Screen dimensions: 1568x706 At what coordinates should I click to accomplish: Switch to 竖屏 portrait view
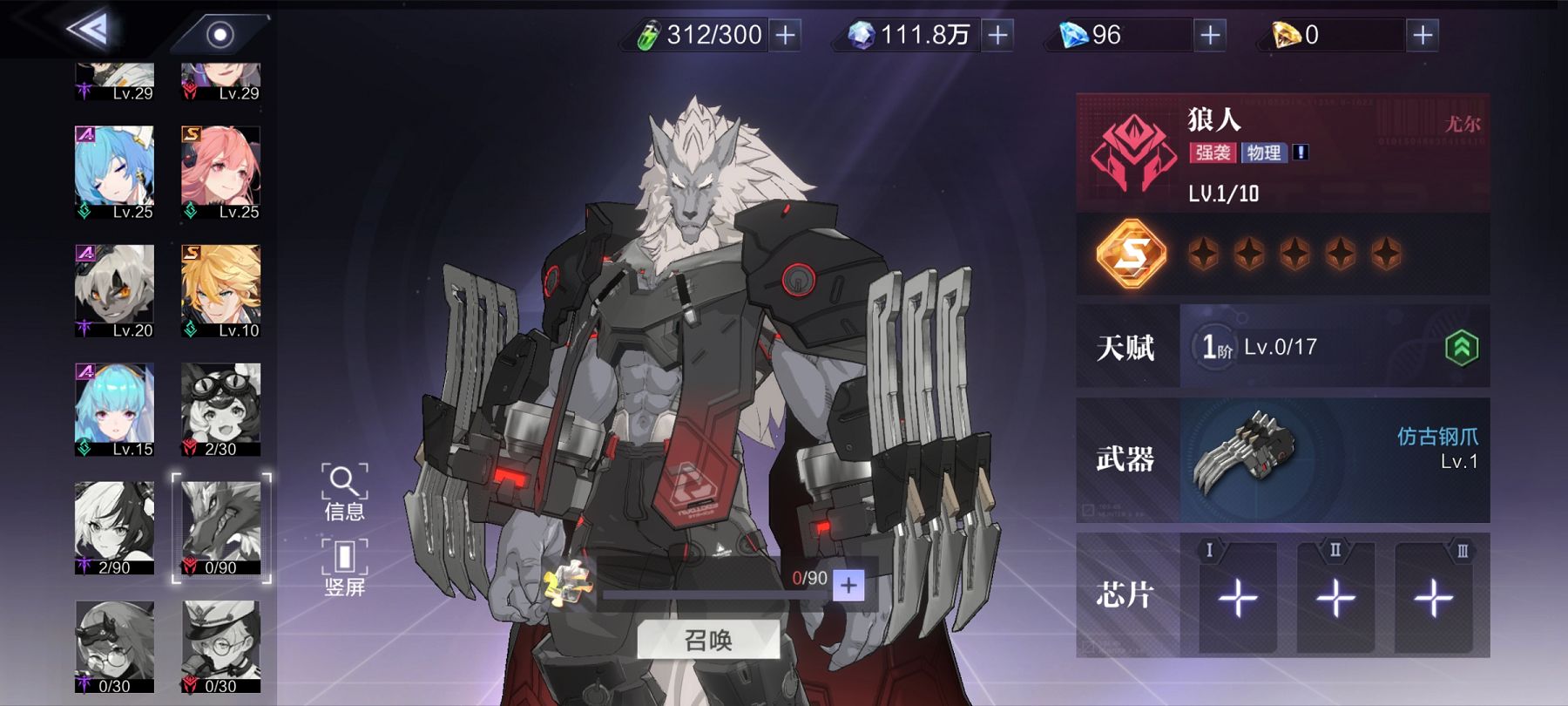coord(344,567)
